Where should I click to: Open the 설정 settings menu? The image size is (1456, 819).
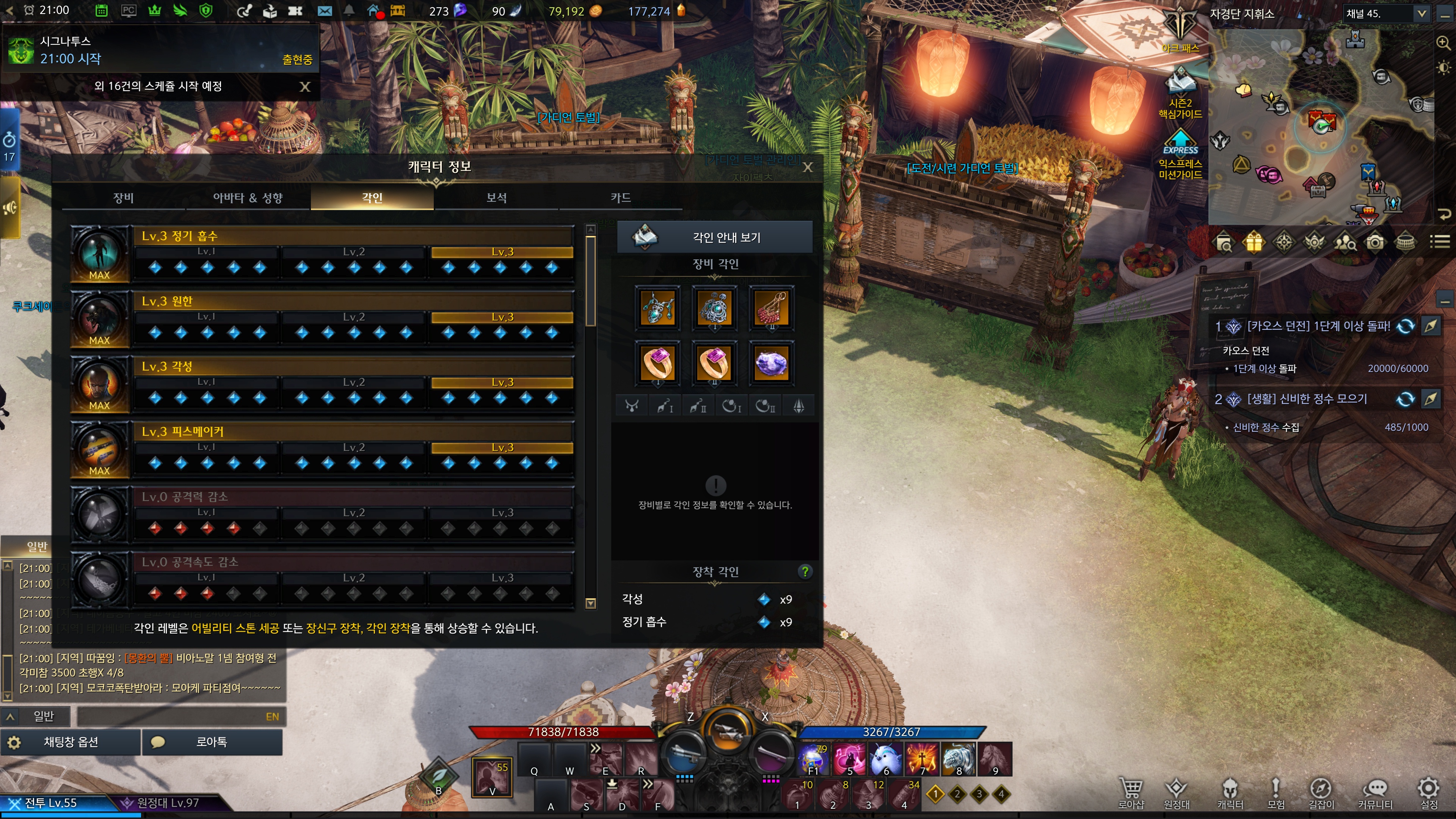coord(1428,792)
